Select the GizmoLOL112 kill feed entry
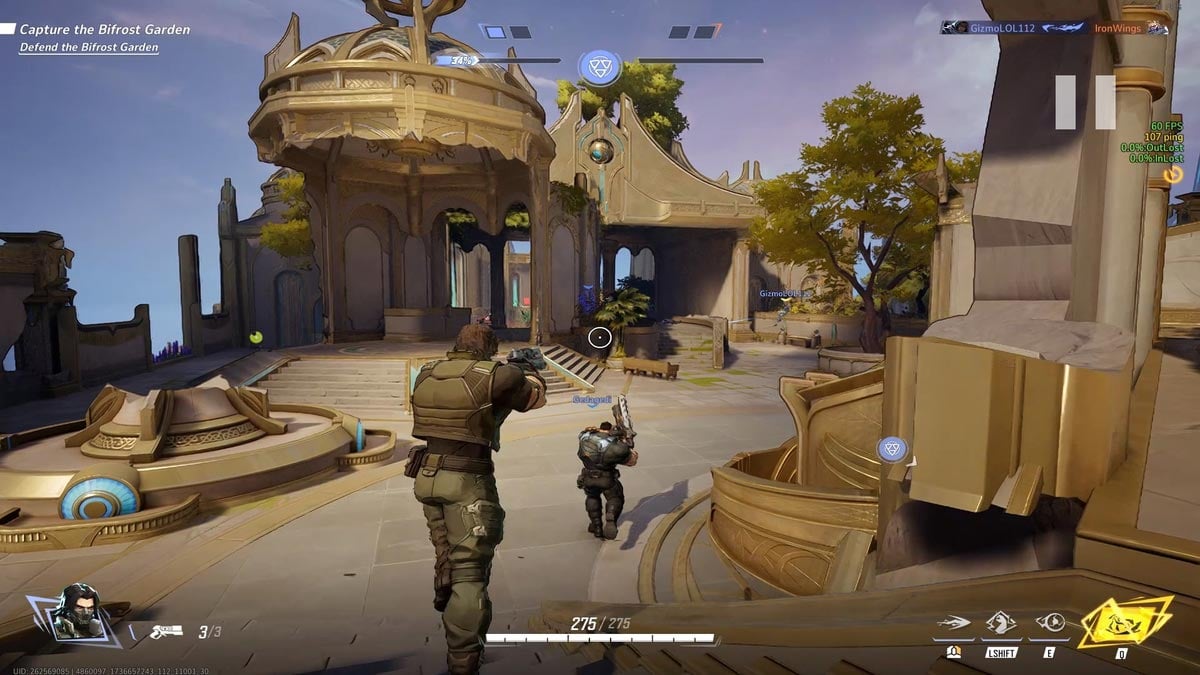This screenshot has height=675, width=1200. point(998,28)
